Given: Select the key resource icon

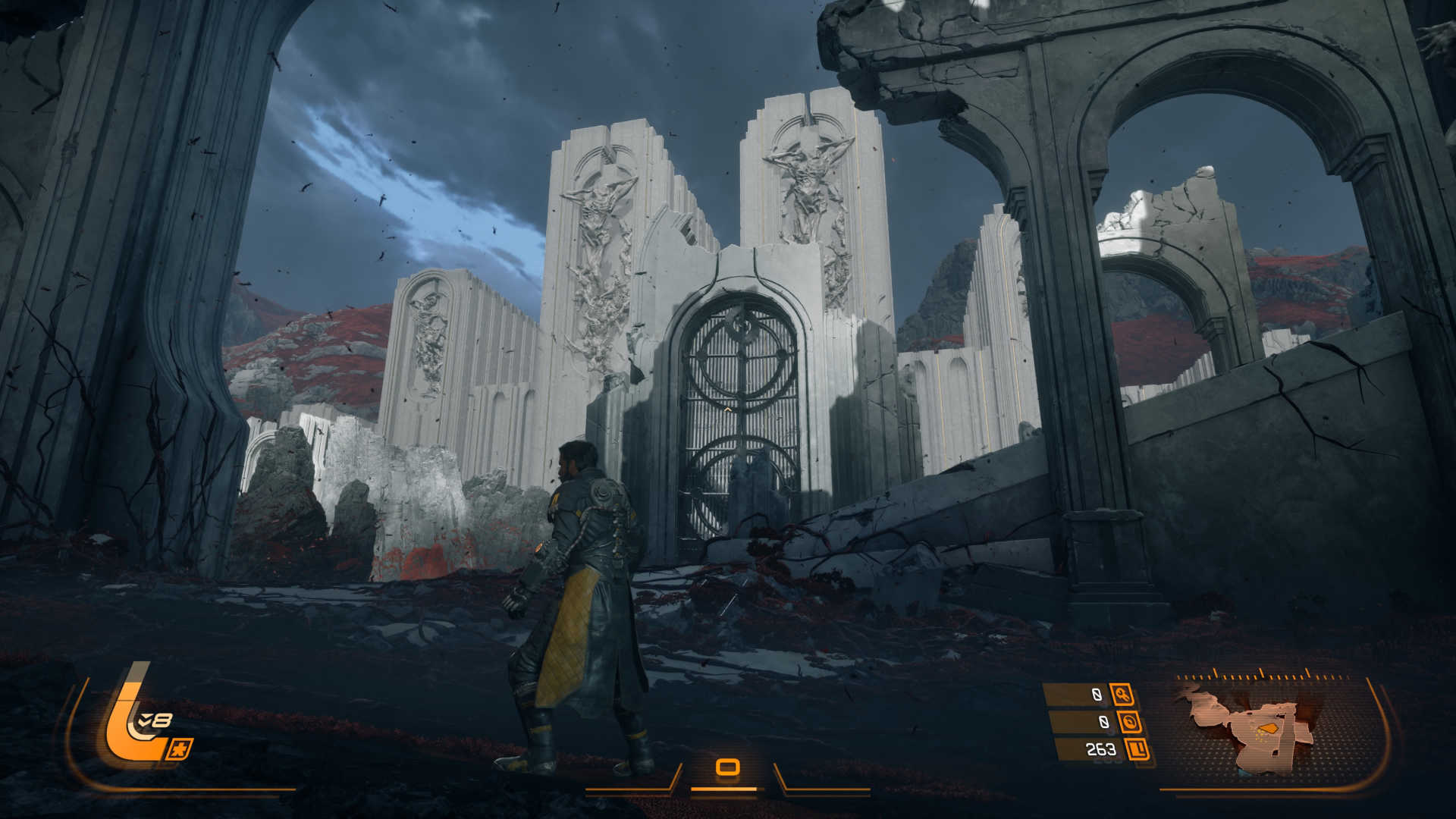Looking at the screenshot, I should pos(1122,694).
